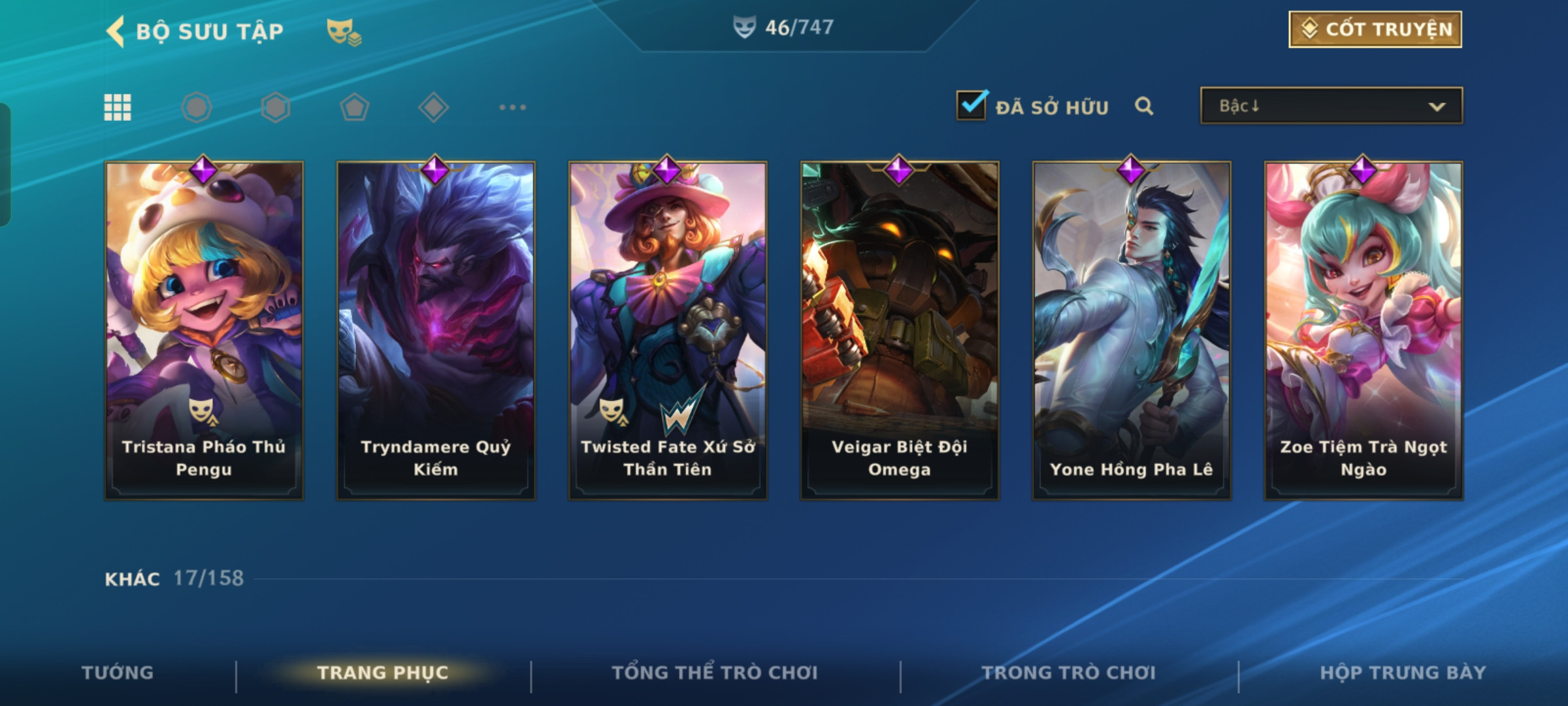Select Veigar Biệt Đội Omega skin

pos(900,330)
